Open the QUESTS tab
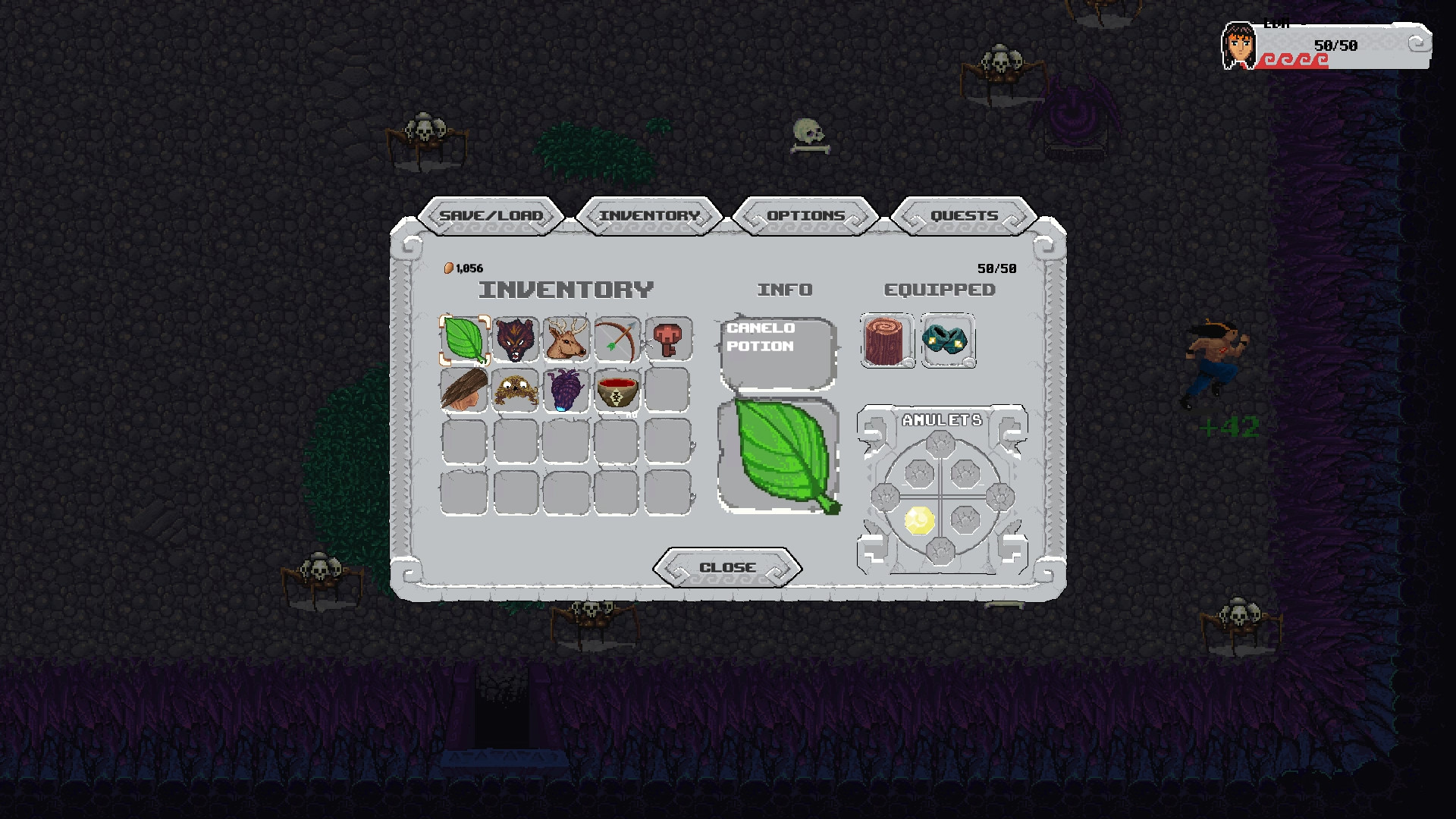The image size is (1456, 819). (963, 215)
